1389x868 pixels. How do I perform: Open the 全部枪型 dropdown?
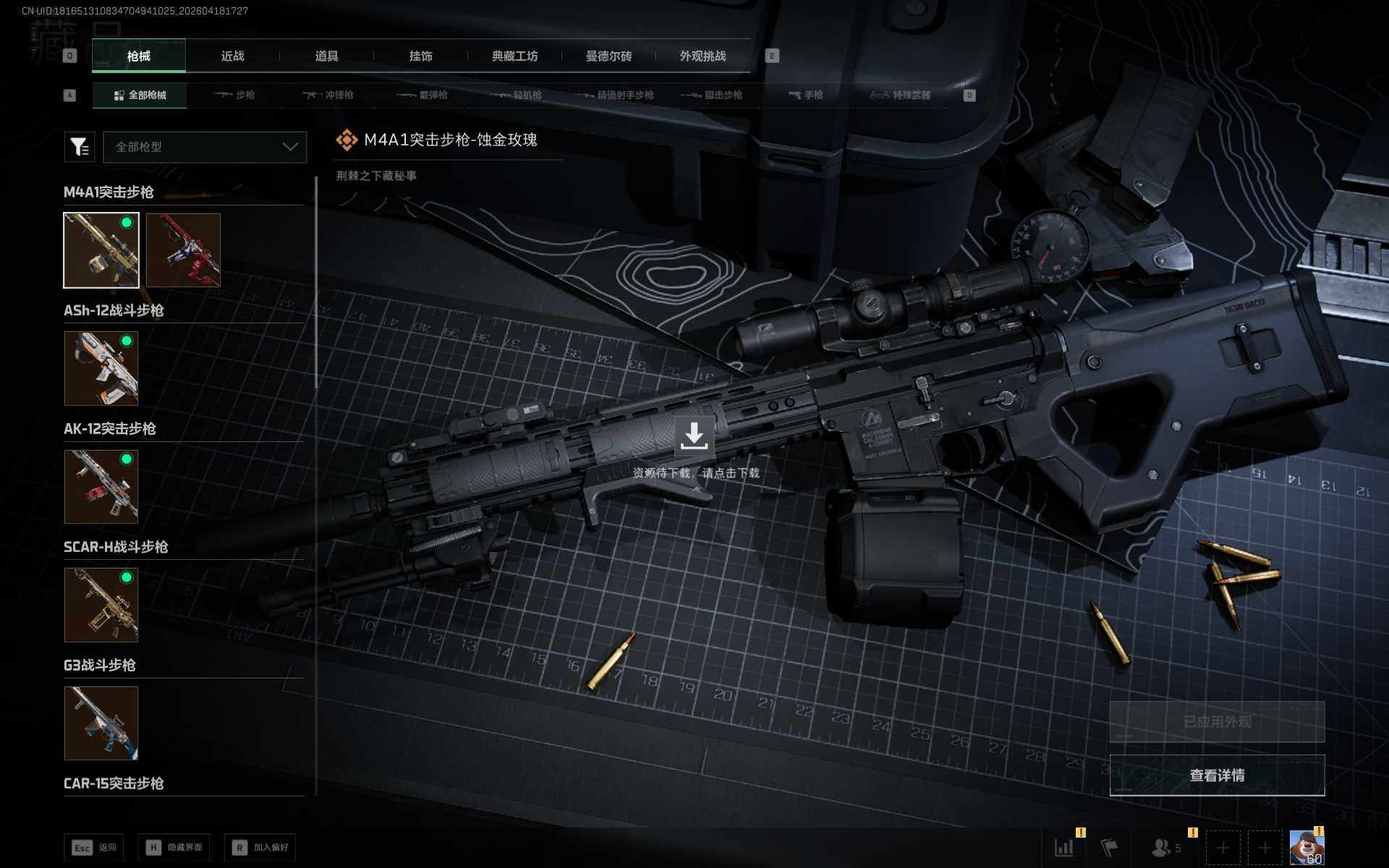[205, 147]
